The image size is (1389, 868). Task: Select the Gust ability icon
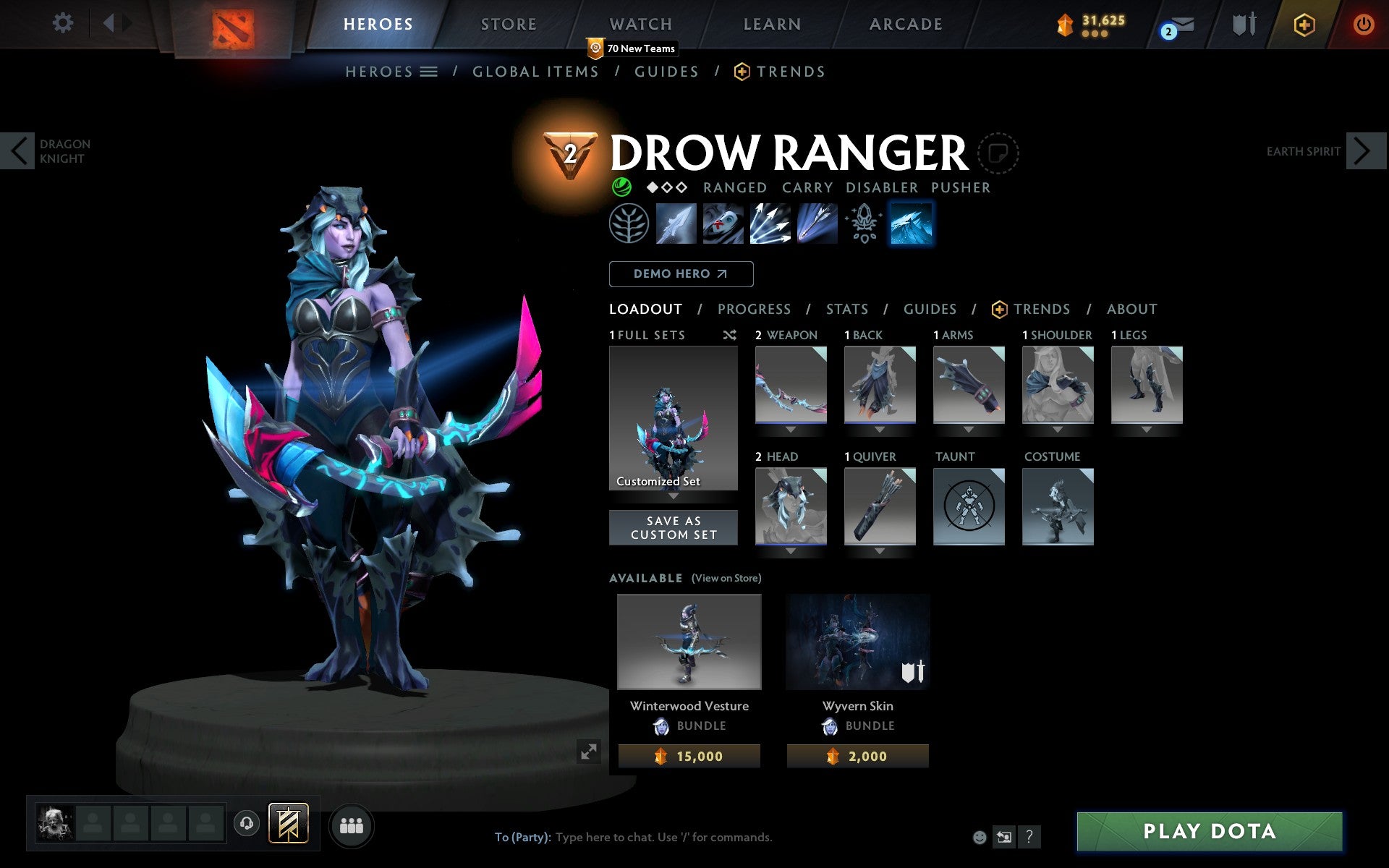point(723,224)
